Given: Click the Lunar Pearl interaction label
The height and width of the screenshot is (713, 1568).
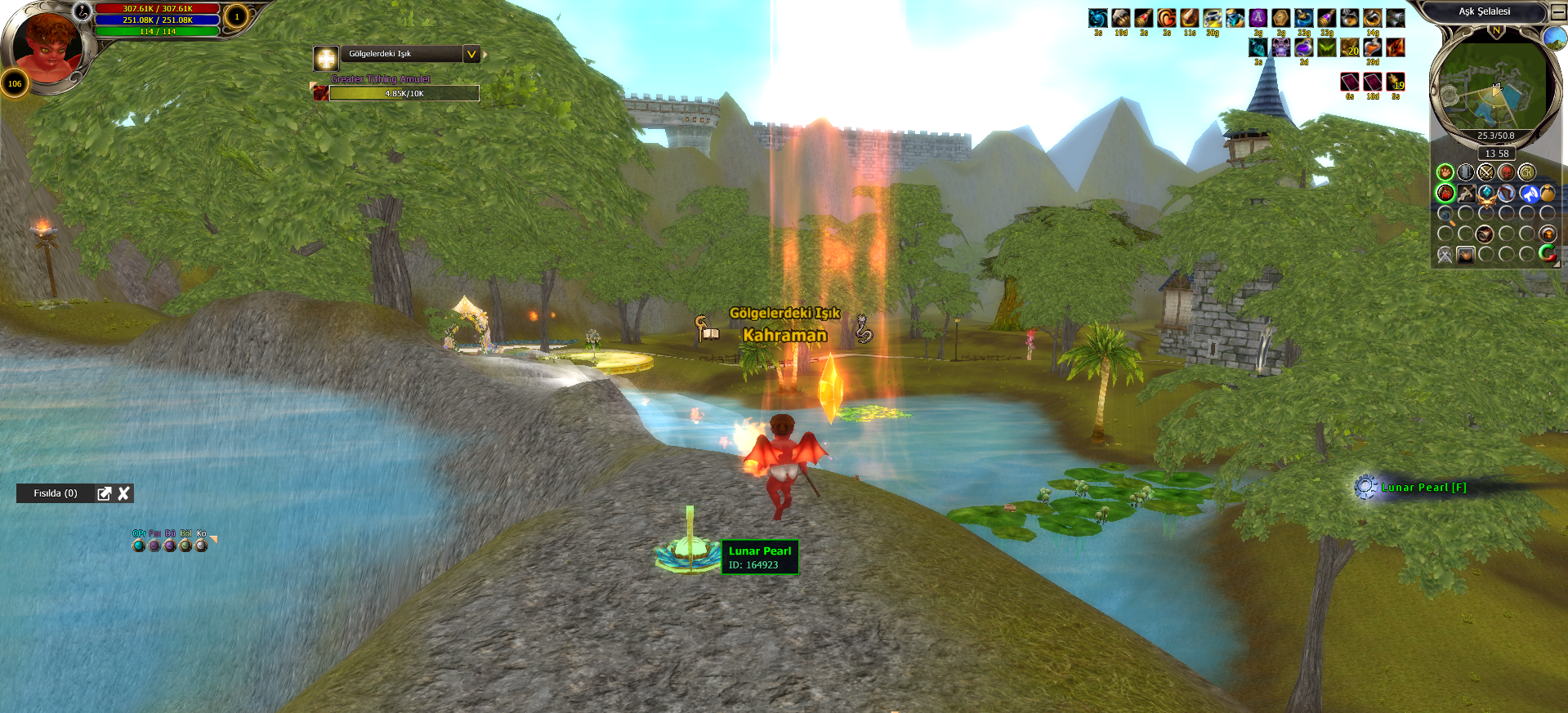Looking at the screenshot, I should 1423,488.
